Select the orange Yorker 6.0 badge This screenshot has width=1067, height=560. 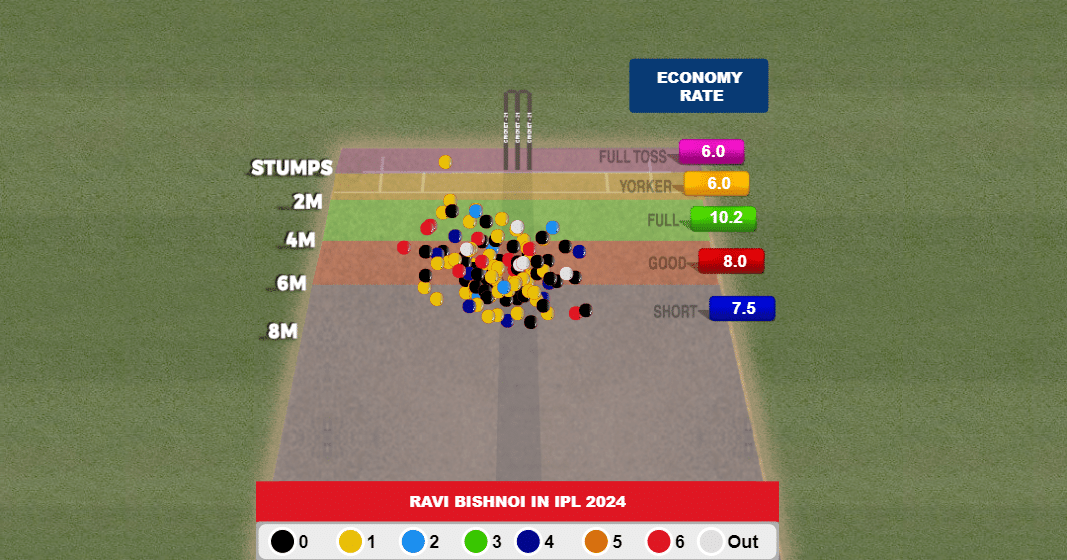point(717,184)
